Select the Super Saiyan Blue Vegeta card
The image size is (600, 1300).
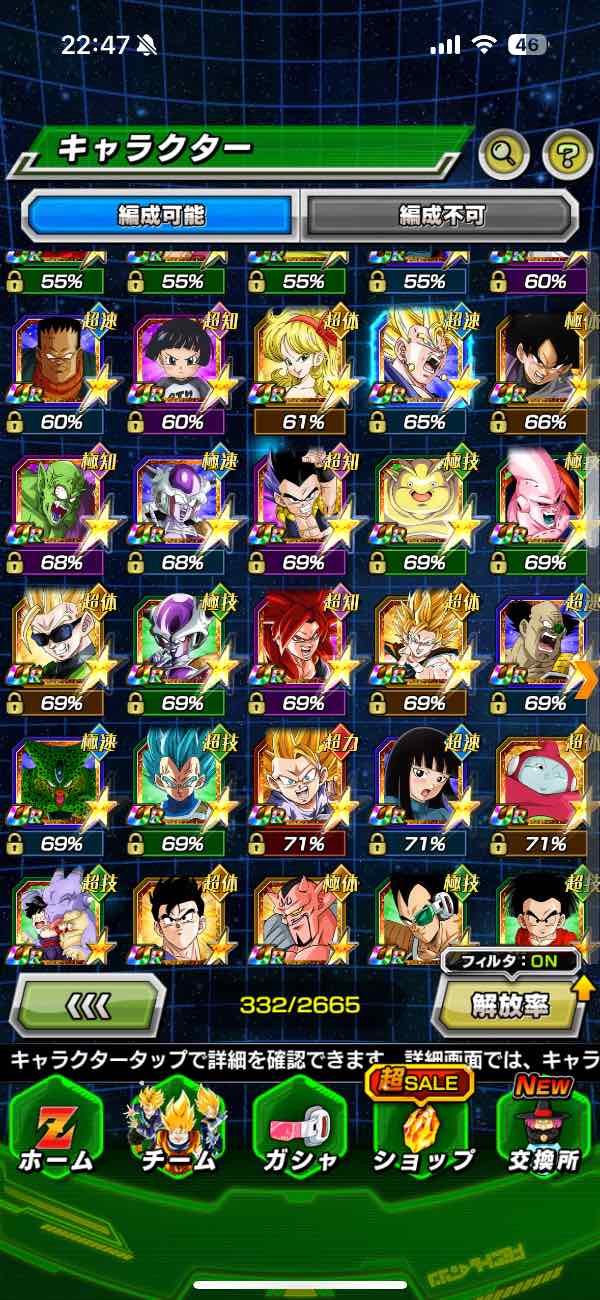pos(181,790)
